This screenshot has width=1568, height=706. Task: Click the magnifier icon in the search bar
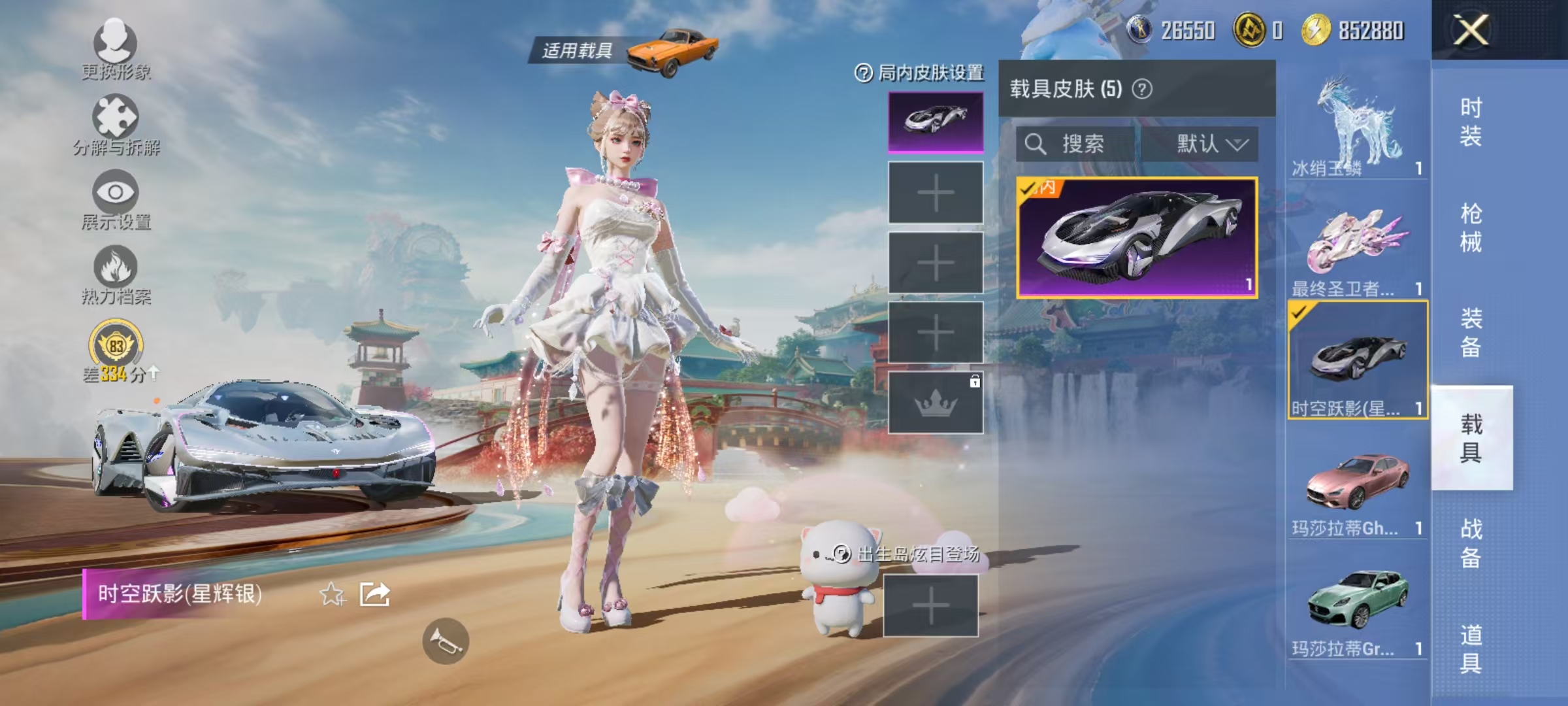(x=1036, y=144)
